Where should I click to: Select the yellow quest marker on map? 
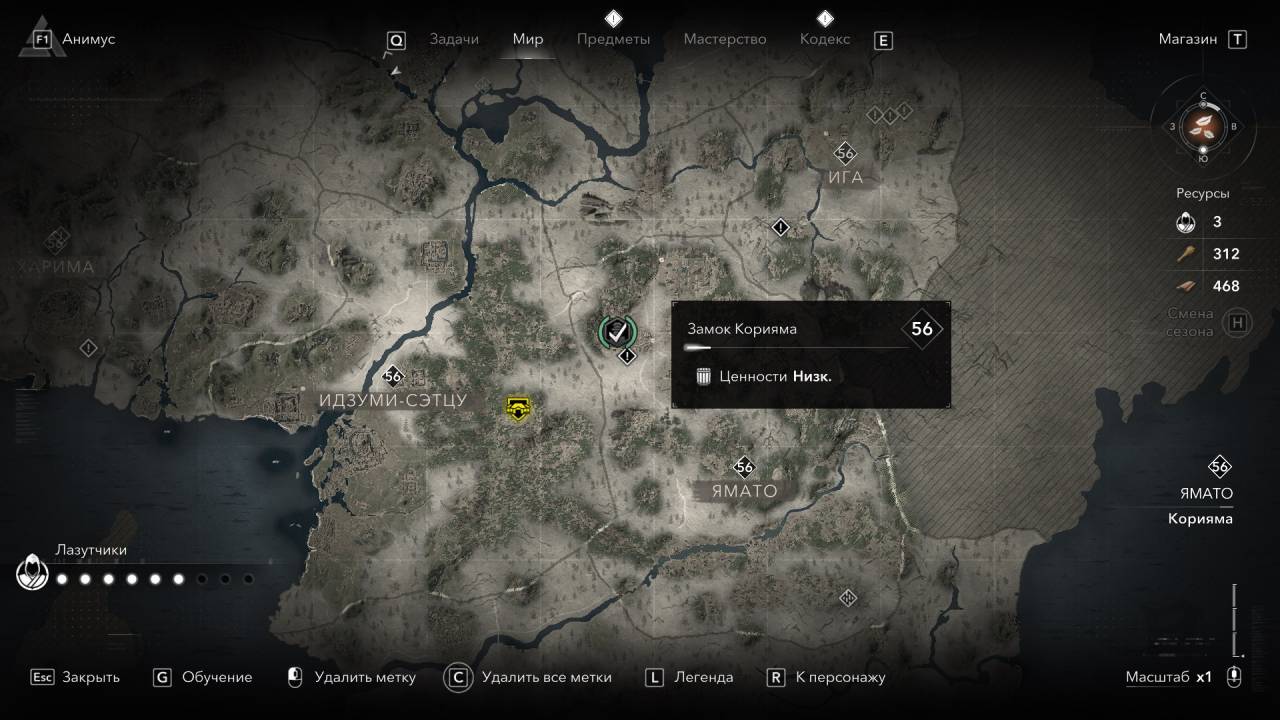tap(517, 407)
